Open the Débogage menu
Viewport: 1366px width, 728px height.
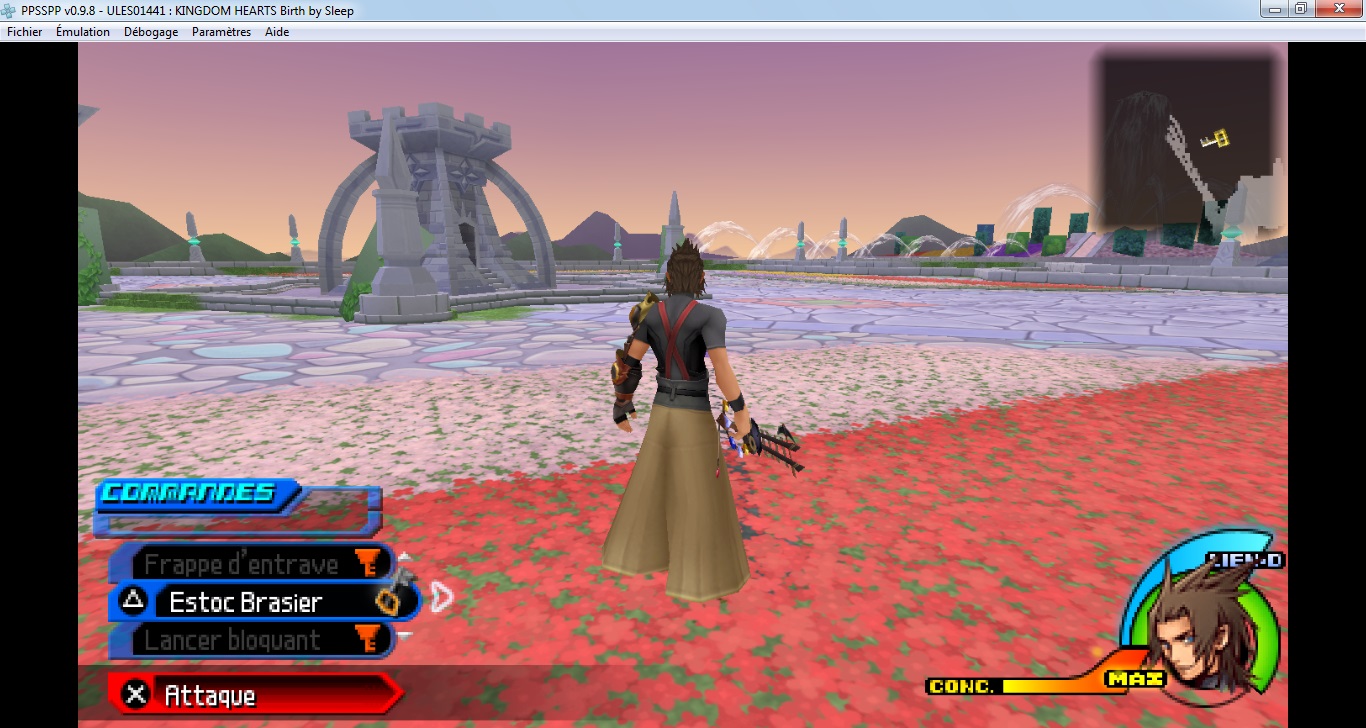151,32
